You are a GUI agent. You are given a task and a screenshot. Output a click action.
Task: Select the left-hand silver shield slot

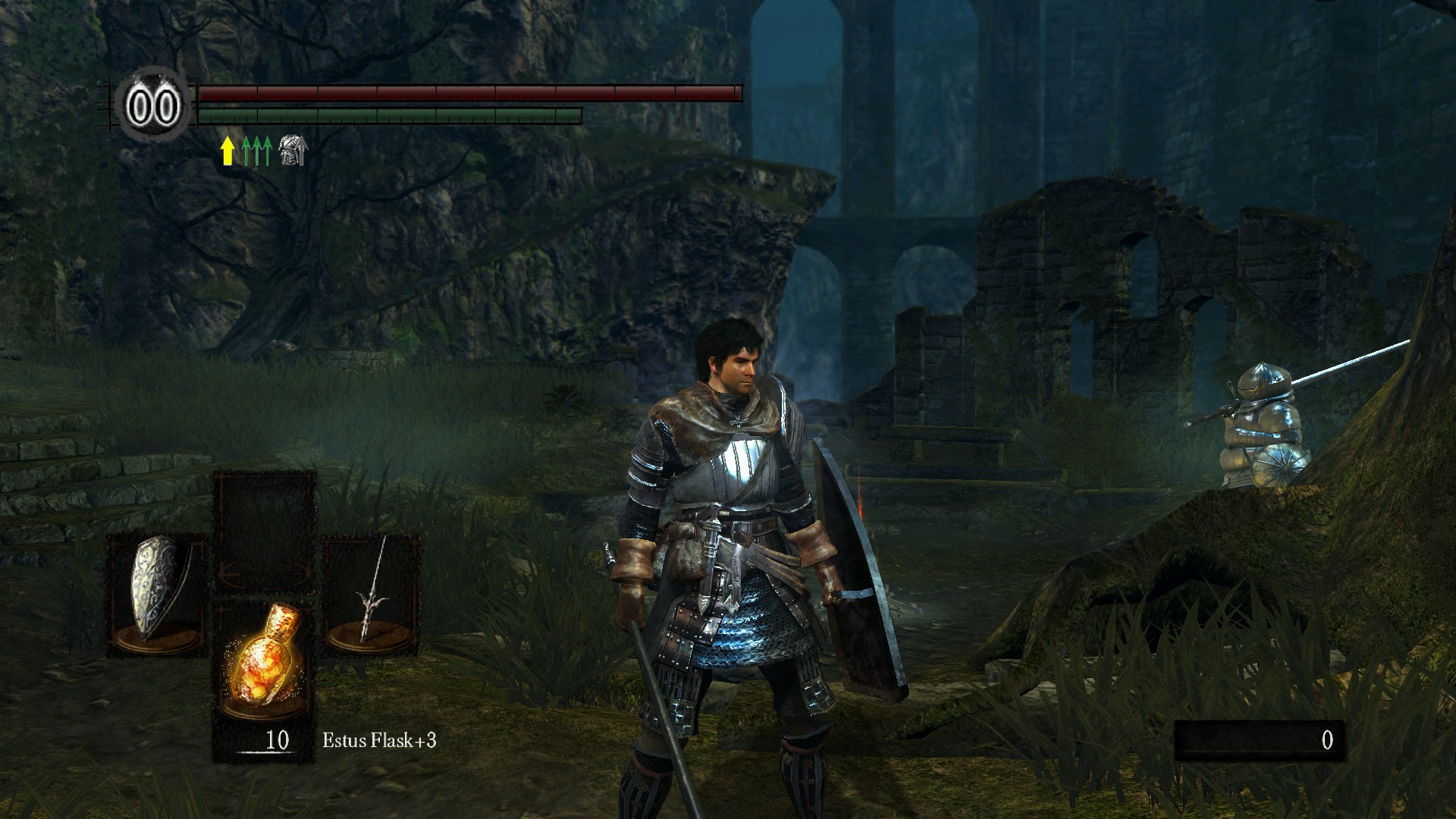pyautogui.click(x=156, y=594)
